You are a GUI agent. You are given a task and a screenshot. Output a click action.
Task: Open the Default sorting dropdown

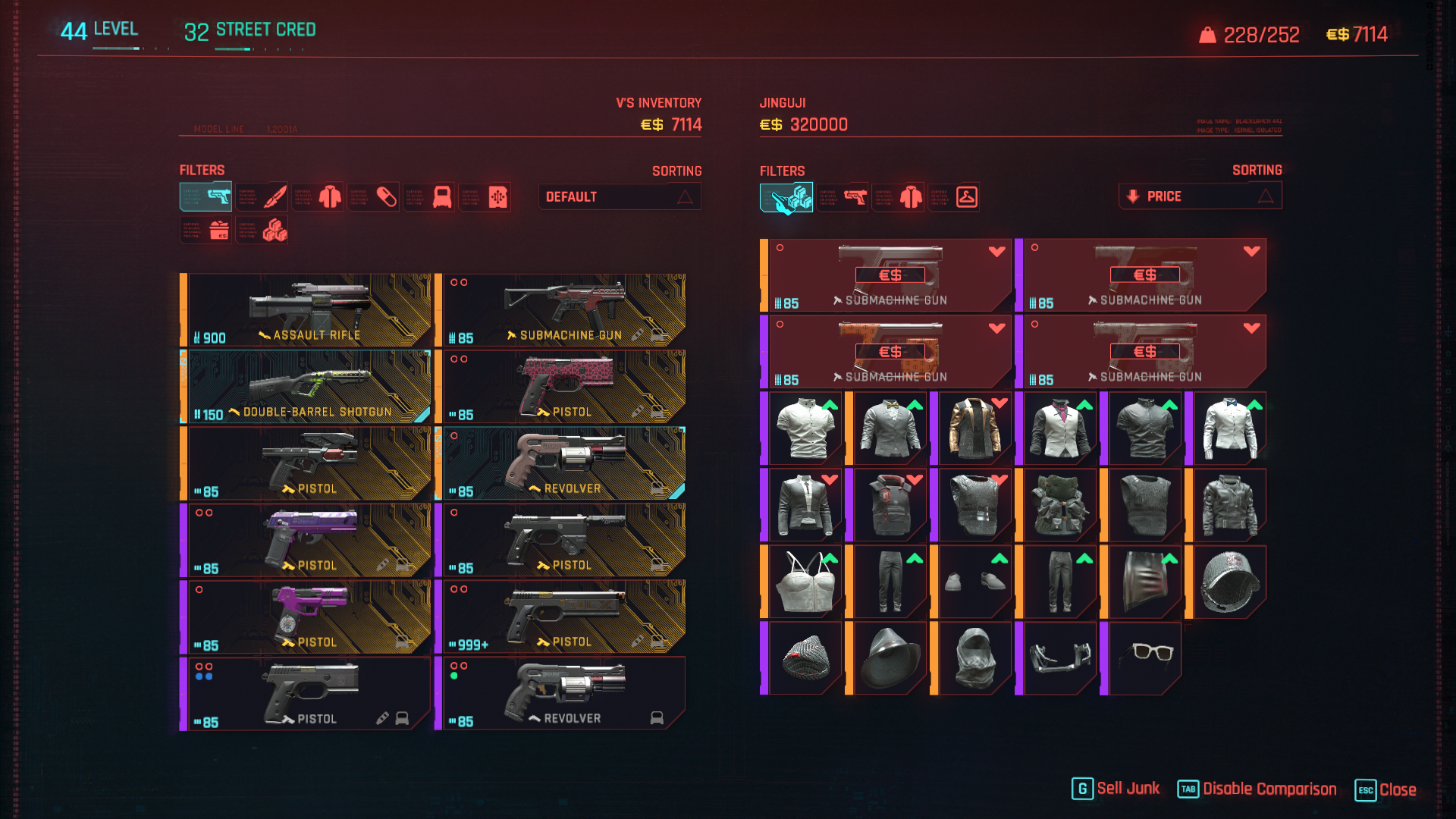(x=619, y=196)
